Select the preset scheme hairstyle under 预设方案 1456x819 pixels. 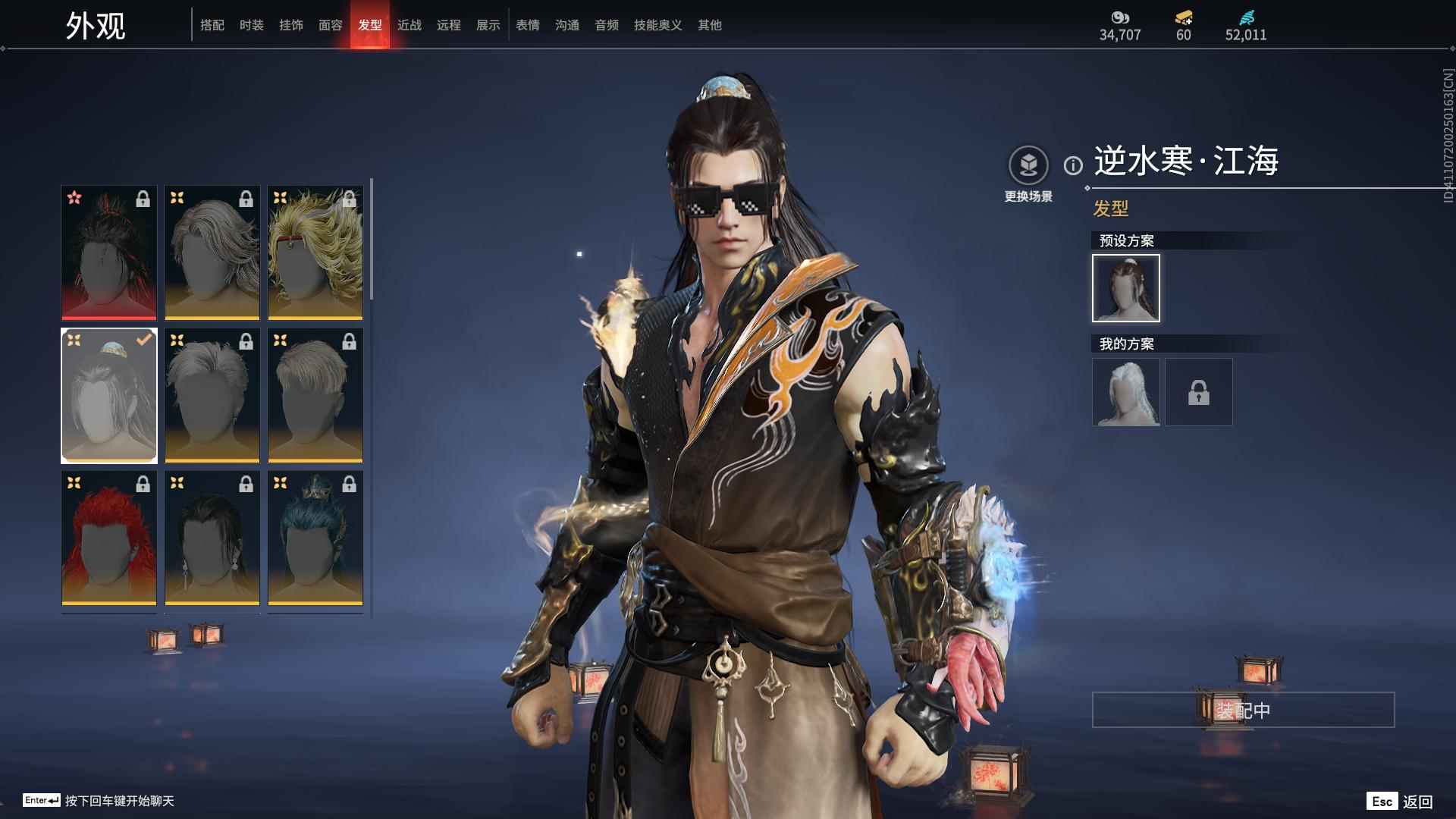pos(1126,288)
